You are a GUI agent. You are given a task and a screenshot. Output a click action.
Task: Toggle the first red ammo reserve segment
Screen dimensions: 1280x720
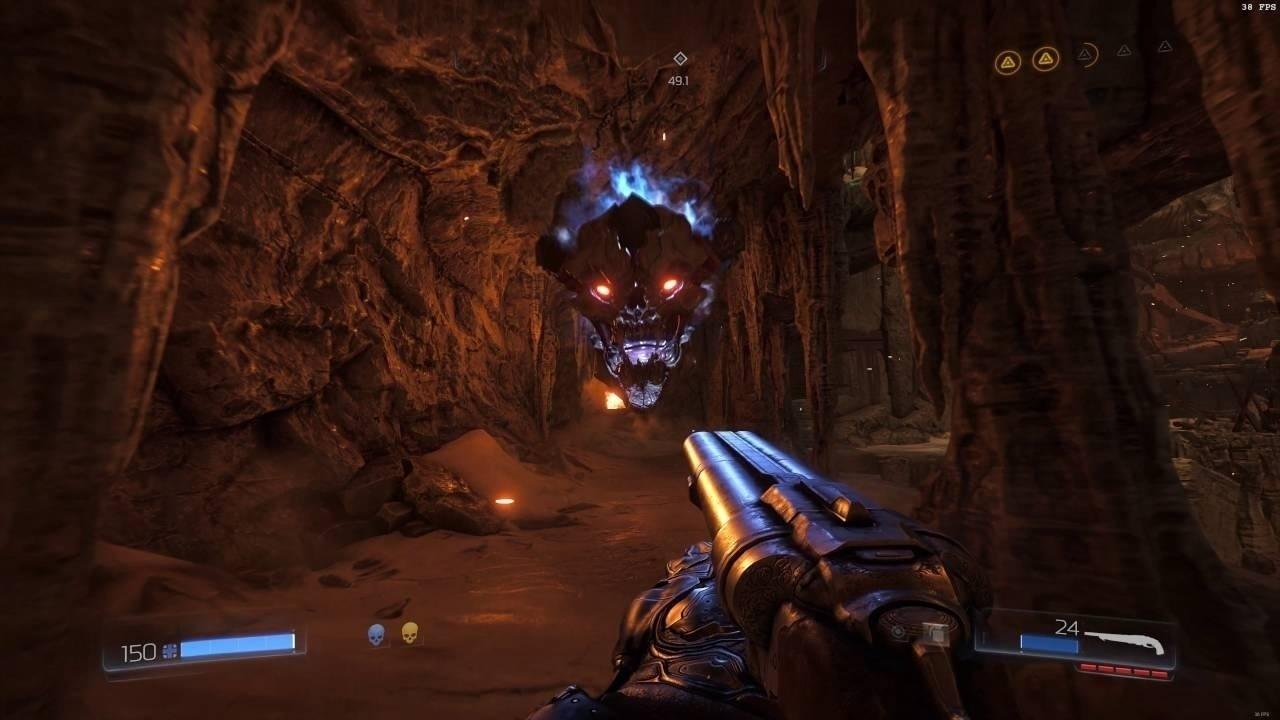point(1087,668)
